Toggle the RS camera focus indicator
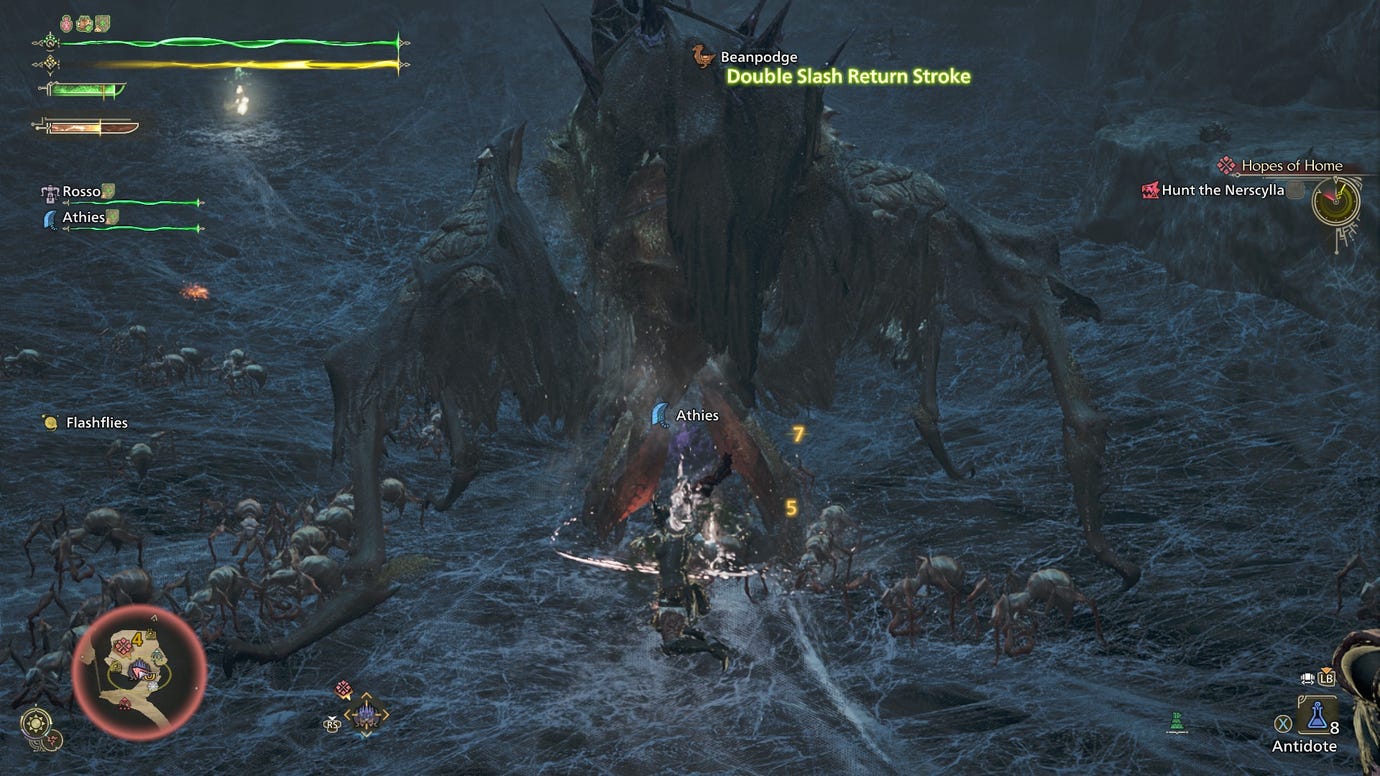Screen dimensions: 1380x776 pos(332,724)
